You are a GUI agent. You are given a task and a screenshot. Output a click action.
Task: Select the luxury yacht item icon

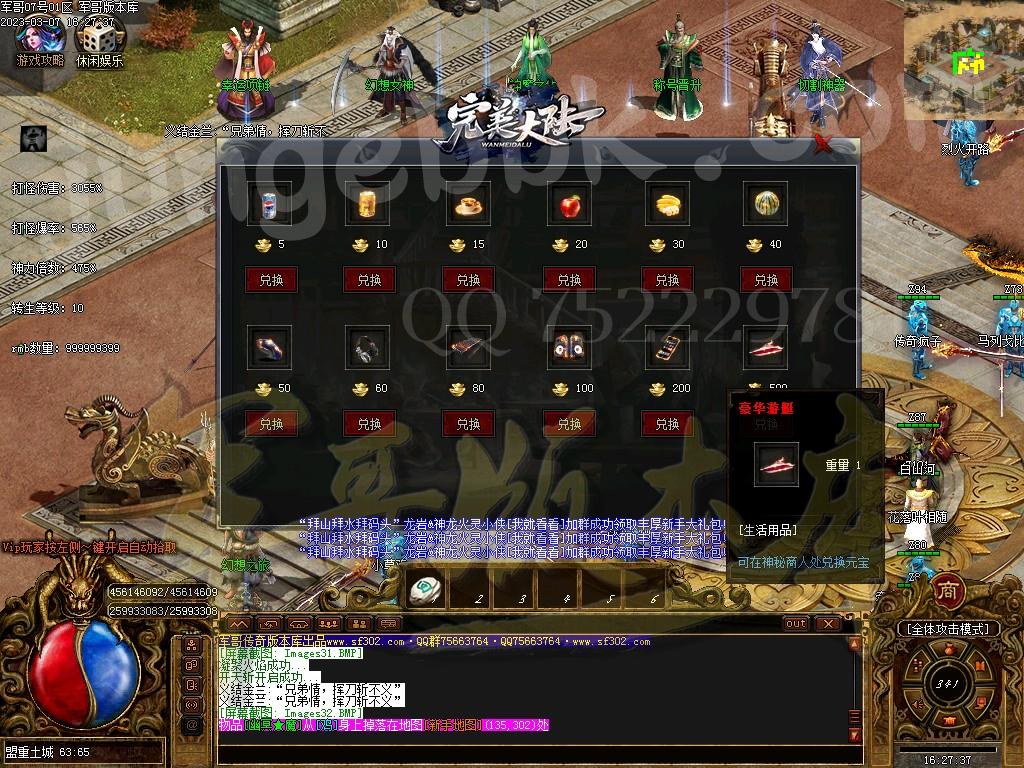766,349
